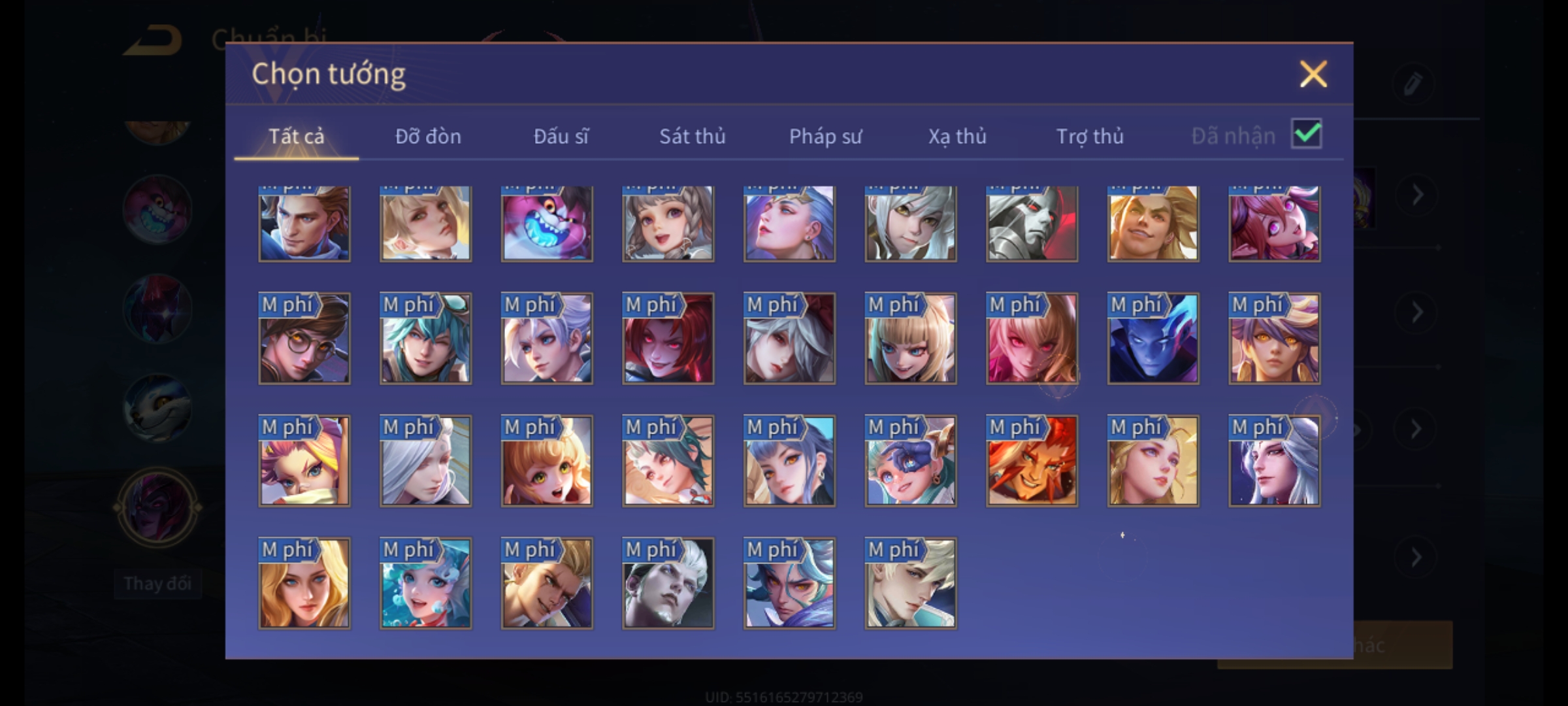Choose the teal-haired mermaid girl hero

(x=425, y=583)
